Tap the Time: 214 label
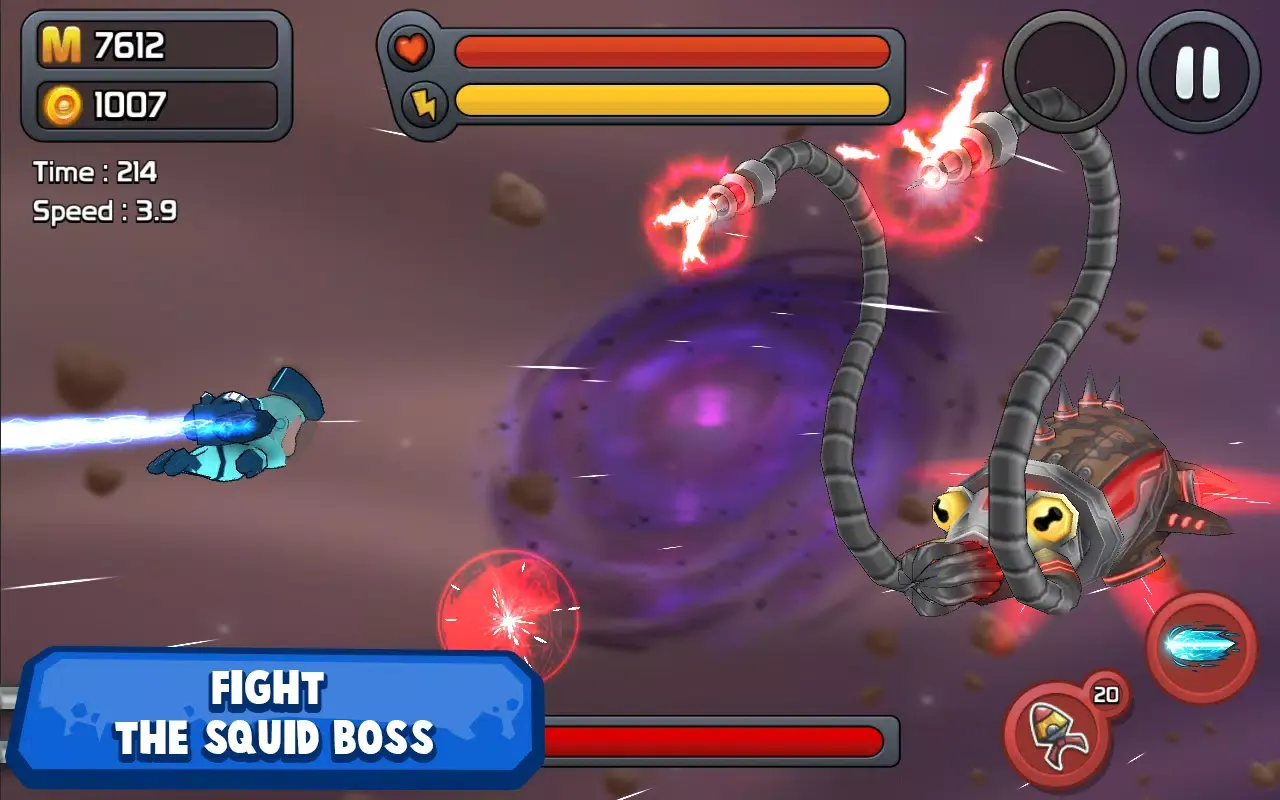Screen dimensions: 1280x800 (95, 172)
